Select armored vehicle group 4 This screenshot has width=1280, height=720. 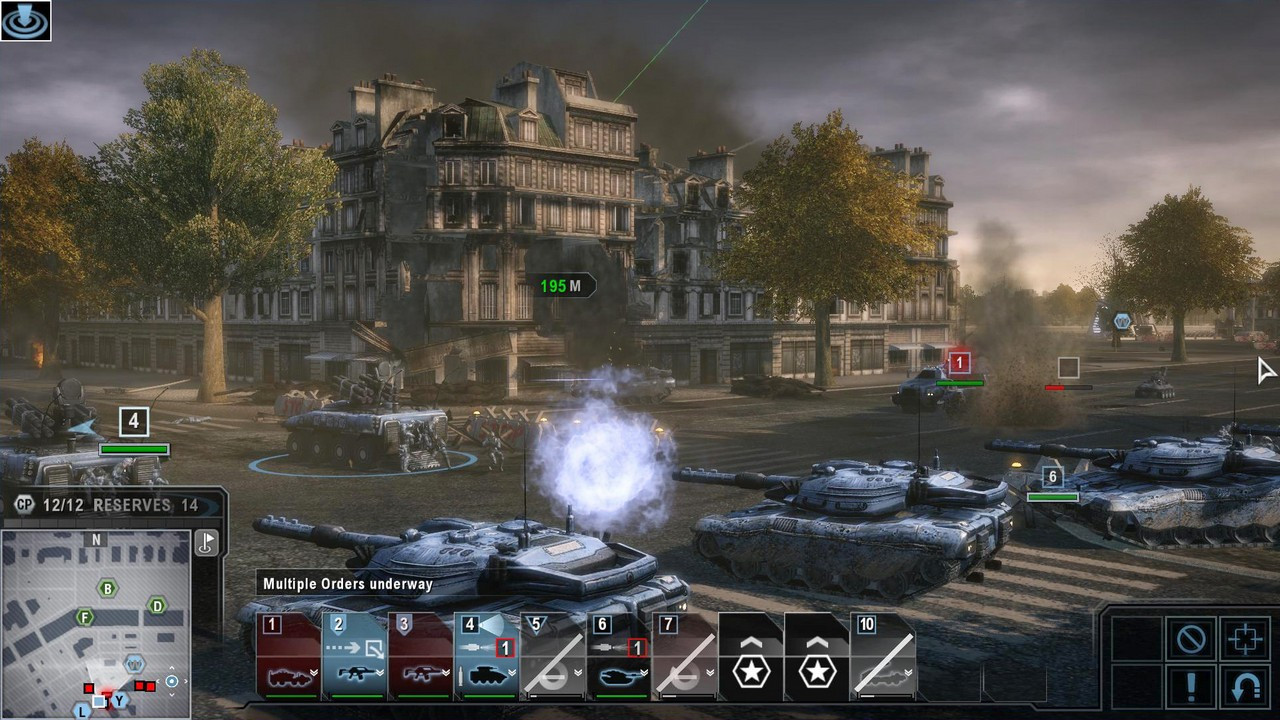pos(486,655)
